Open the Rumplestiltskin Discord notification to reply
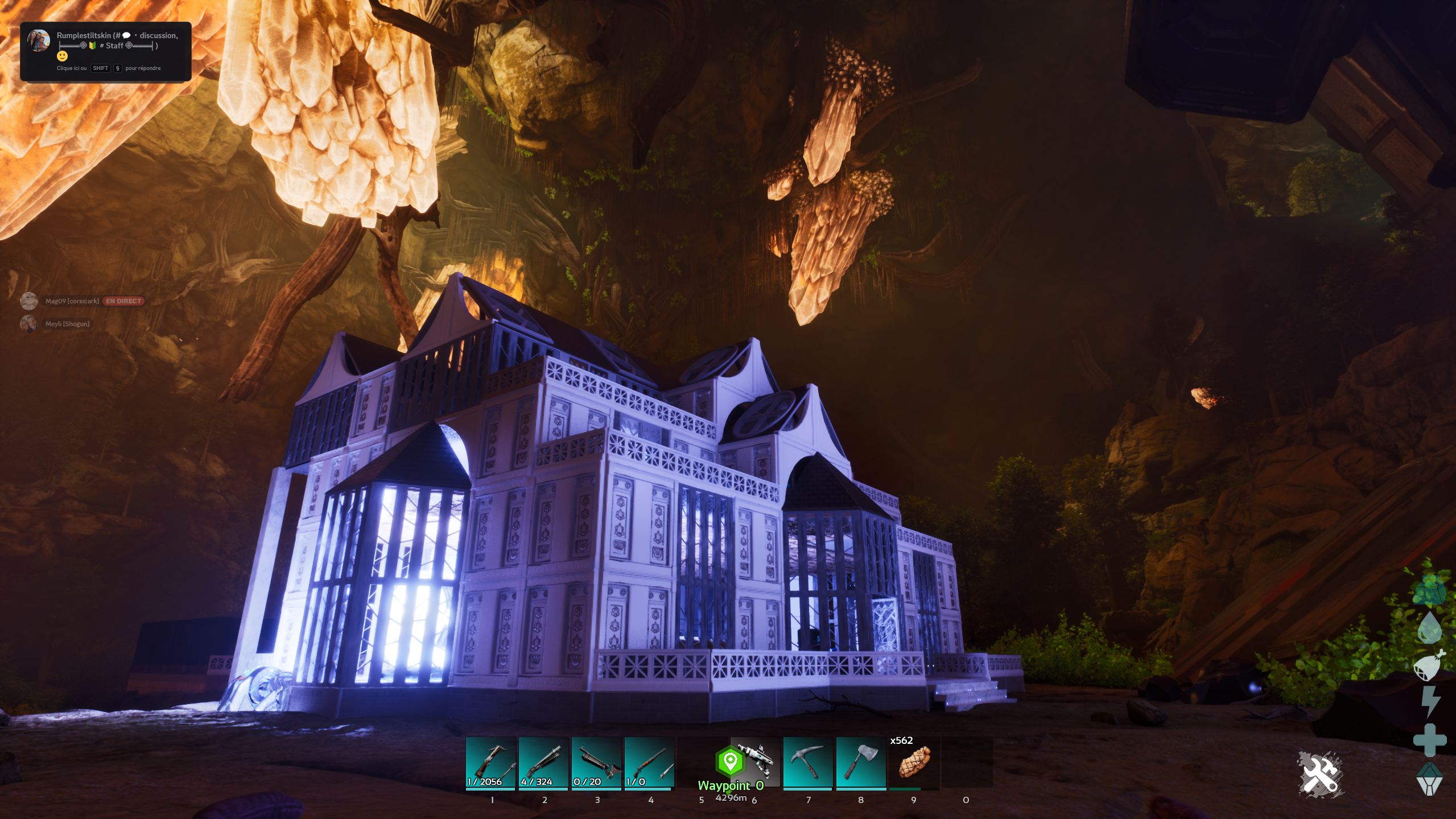1456x819 pixels. pos(106,51)
